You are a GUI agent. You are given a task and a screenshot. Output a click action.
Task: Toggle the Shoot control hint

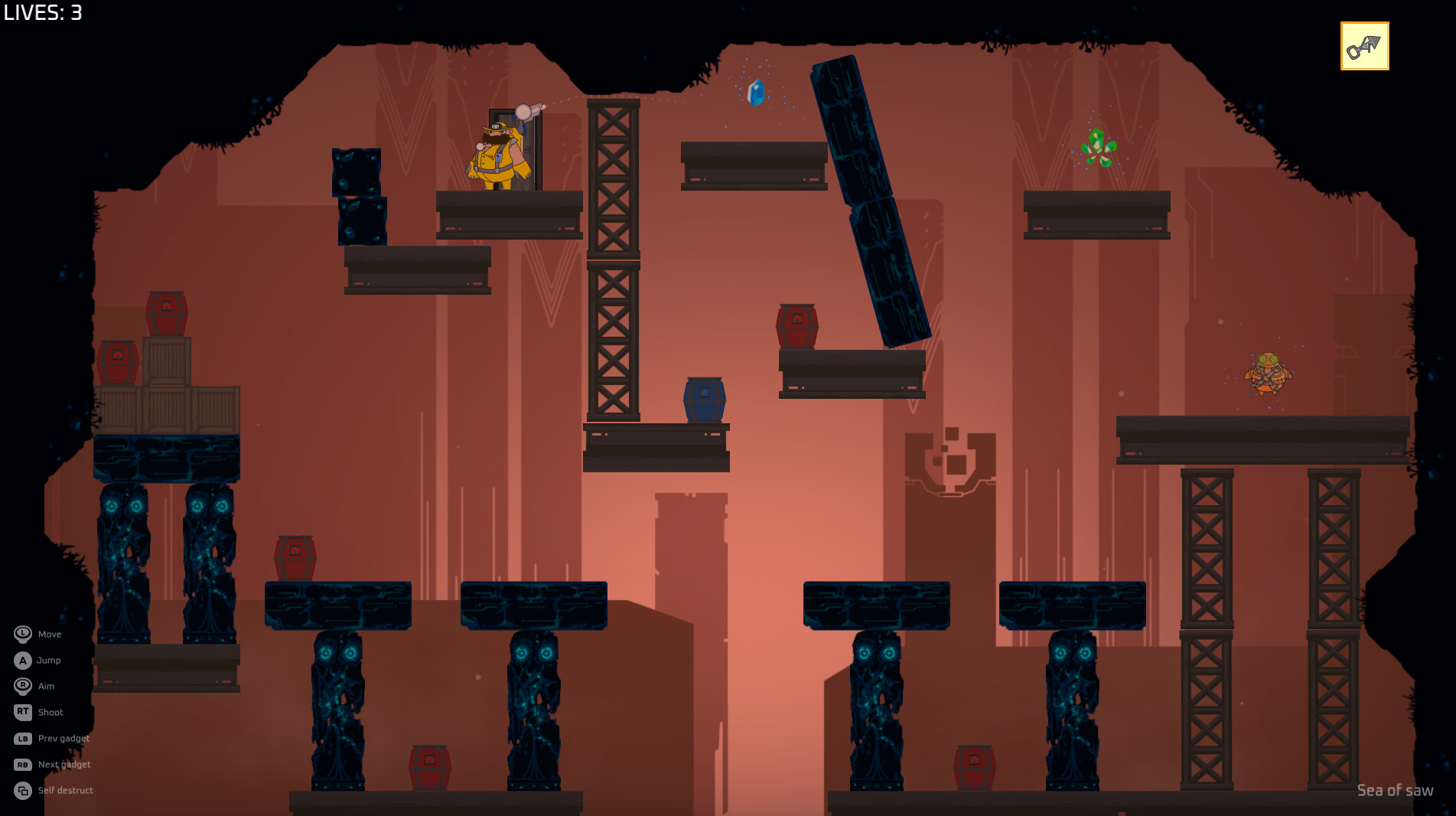[50, 712]
